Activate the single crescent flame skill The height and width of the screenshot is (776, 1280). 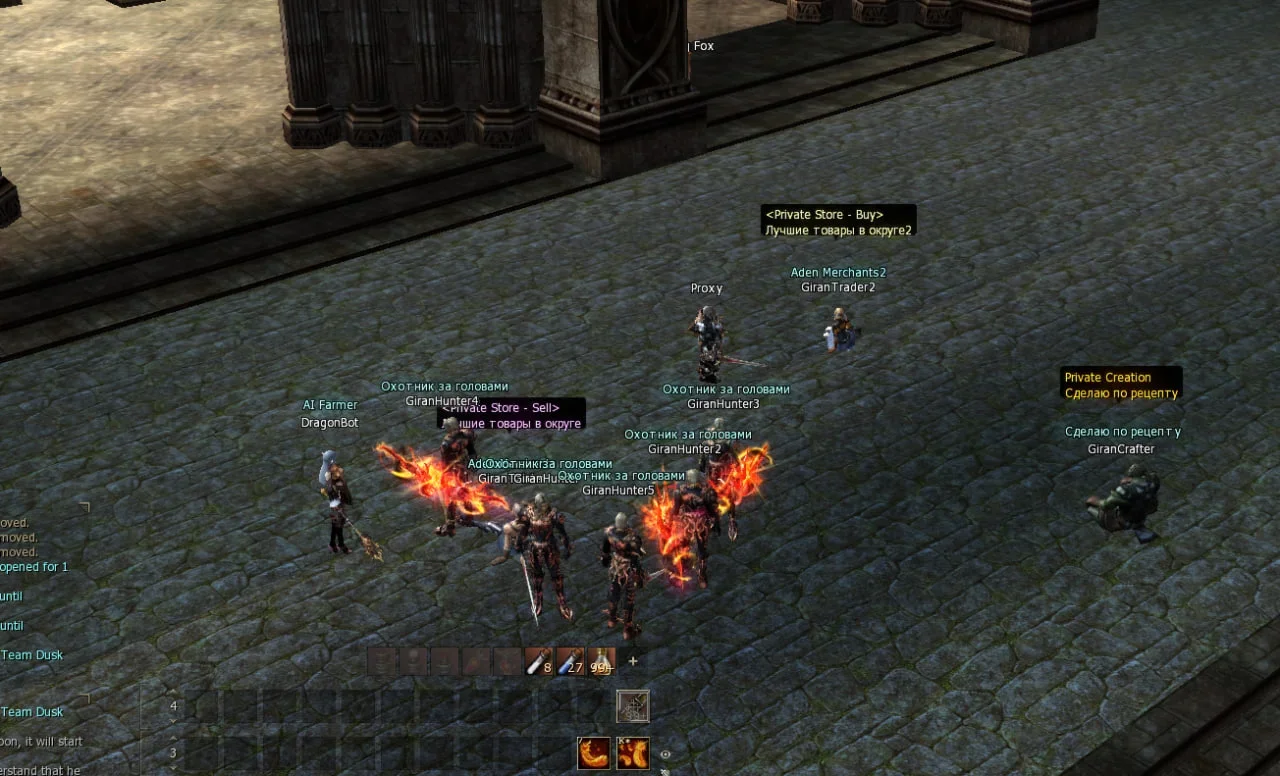[x=593, y=753]
